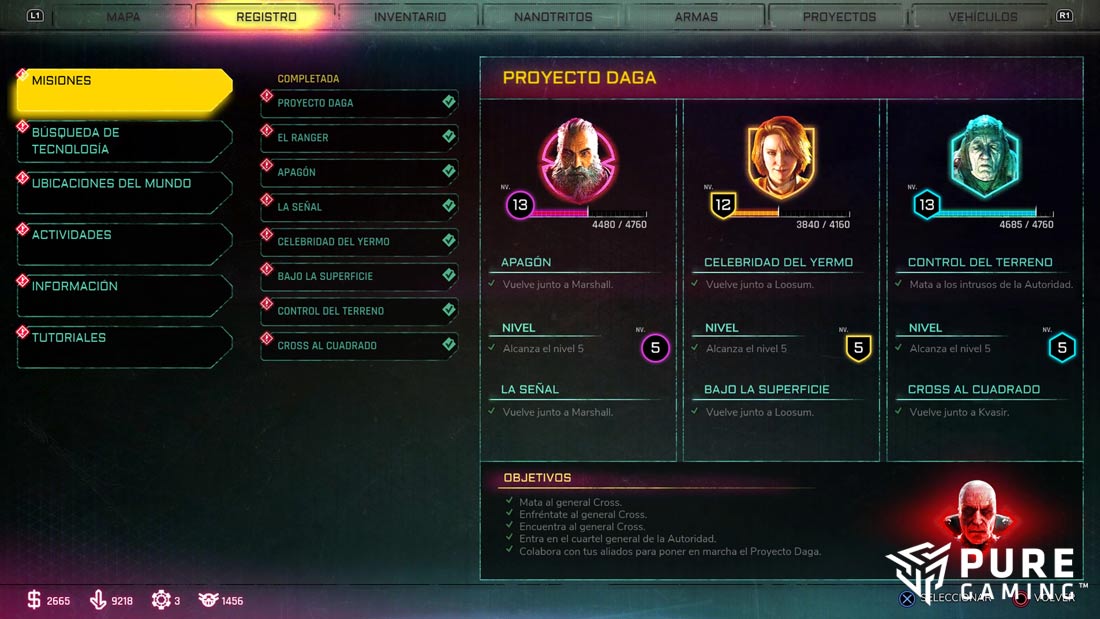Switch to the Mapa tab
The height and width of the screenshot is (619, 1100).
point(123,17)
